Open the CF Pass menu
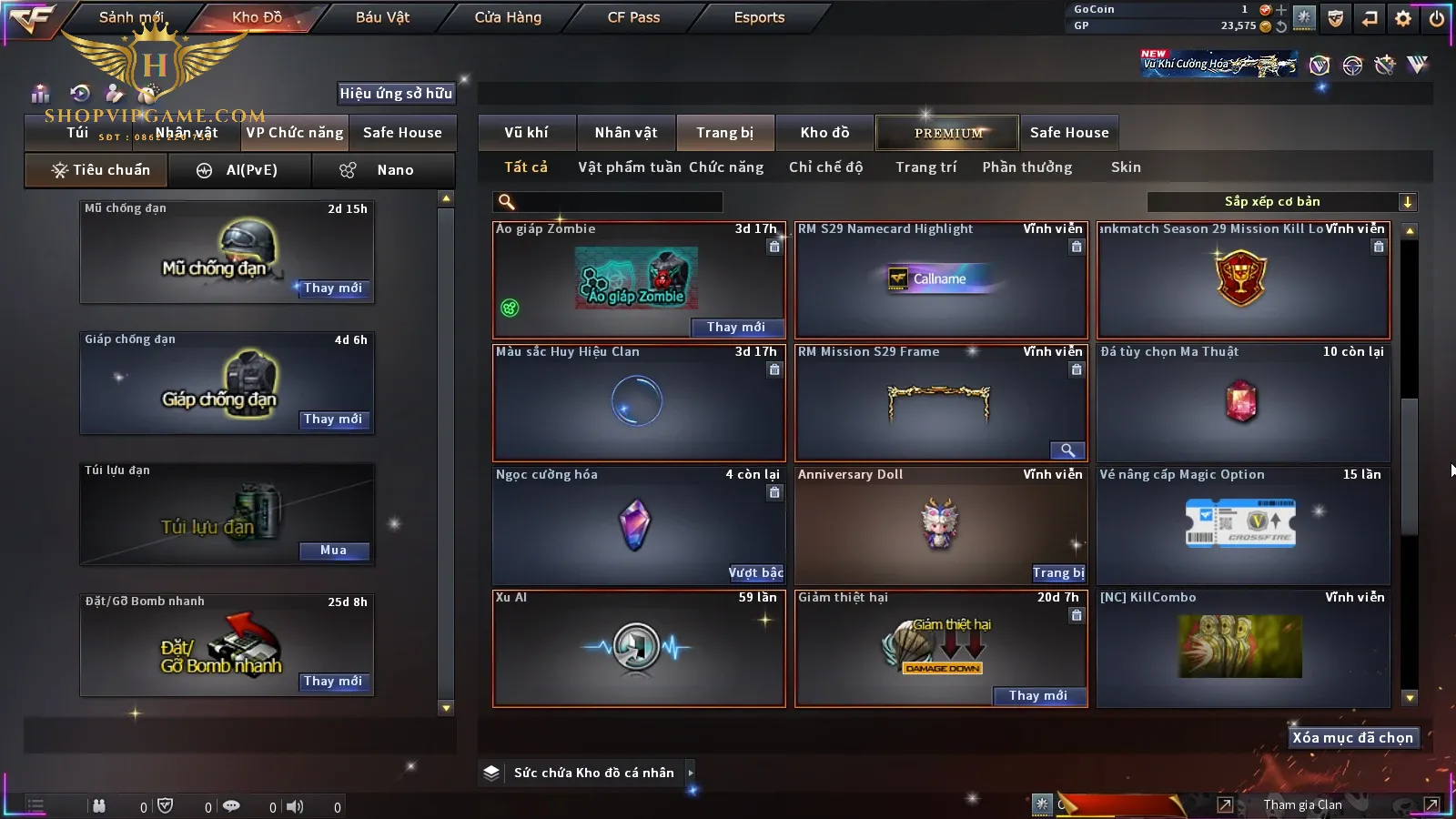Screen dimensions: 1456x819 [633, 17]
